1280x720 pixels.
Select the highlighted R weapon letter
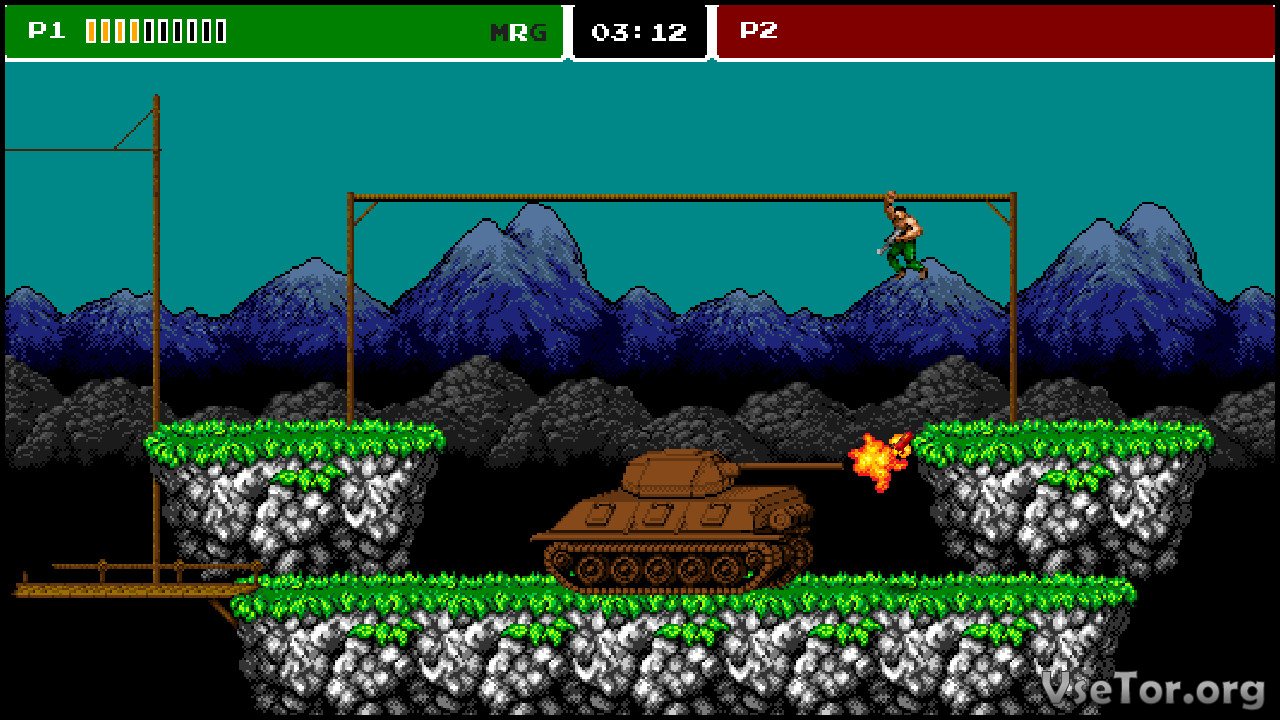[x=519, y=33]
